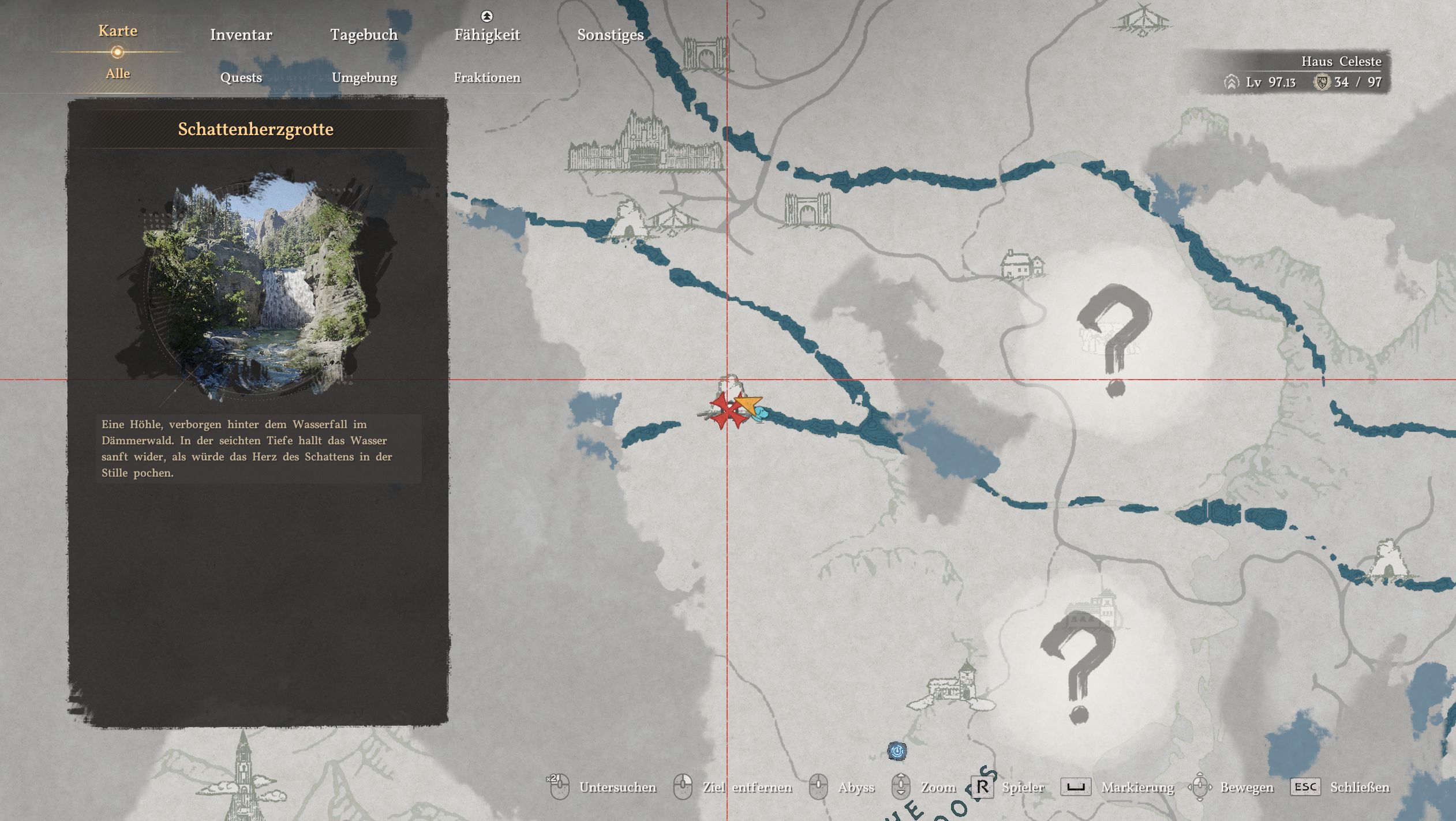Select the Fähigkeit tab
The width and height of the screenshot is (1456, 821).
point(486,35)
